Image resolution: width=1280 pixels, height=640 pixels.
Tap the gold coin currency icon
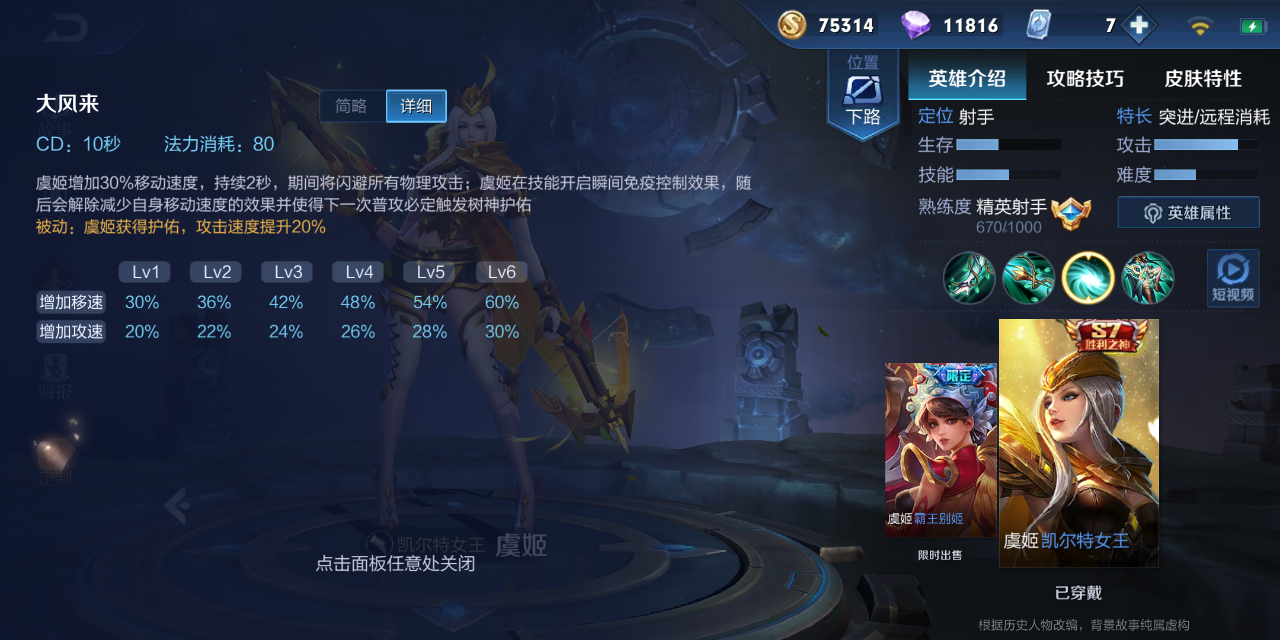pos(792,25)
